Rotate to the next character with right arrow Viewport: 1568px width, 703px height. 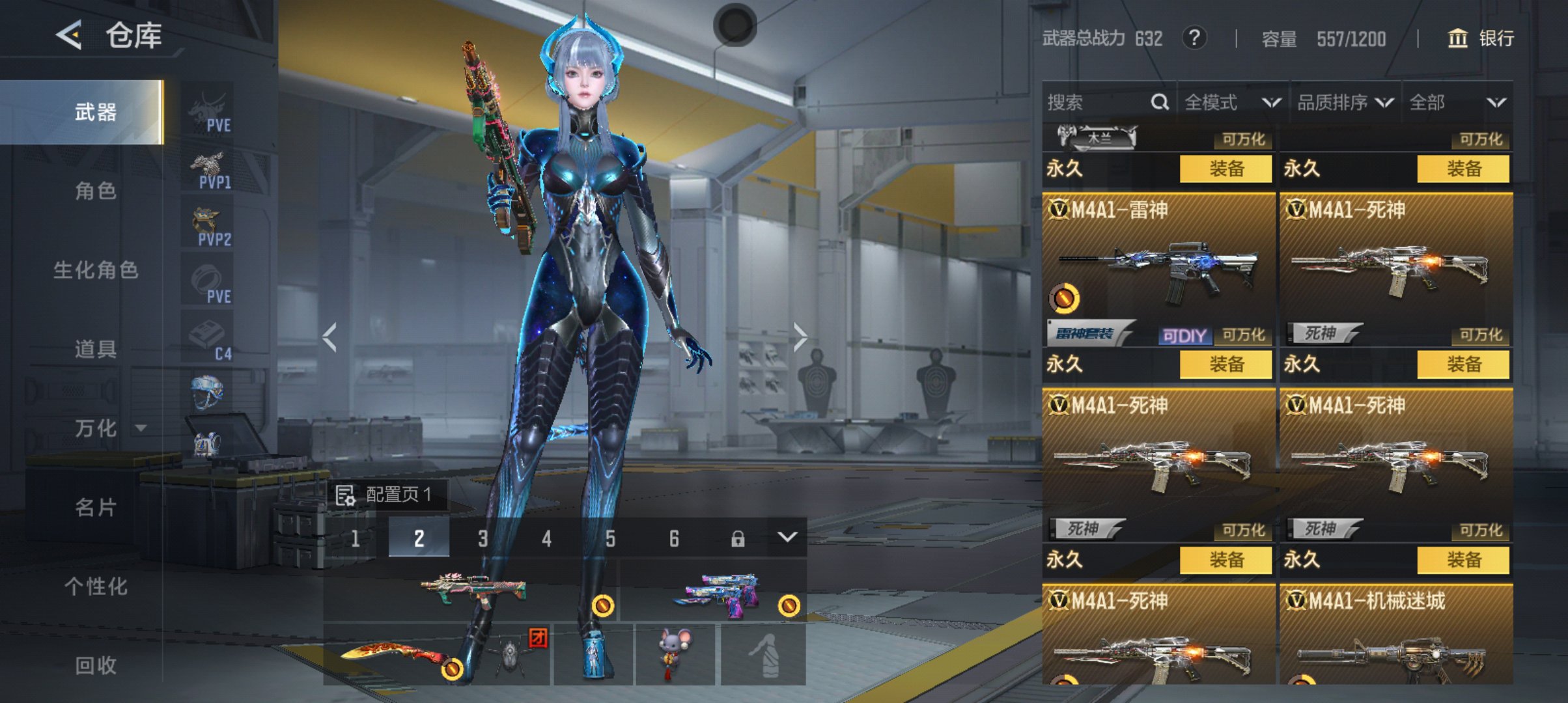point(800,337)
